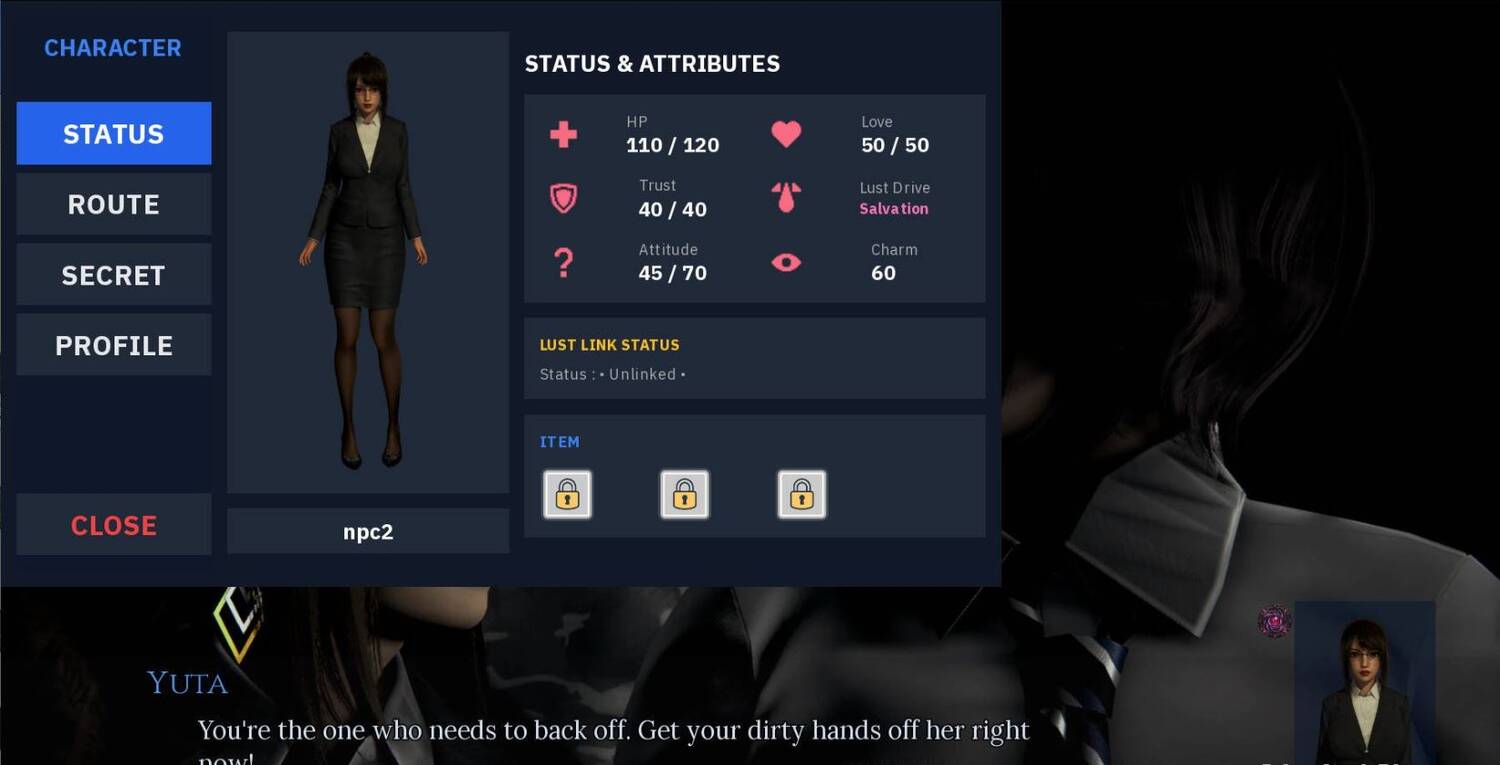Click the character portrait thumbnail beside dialogue
The image size is (1500, 765).
click(1364, 682)
